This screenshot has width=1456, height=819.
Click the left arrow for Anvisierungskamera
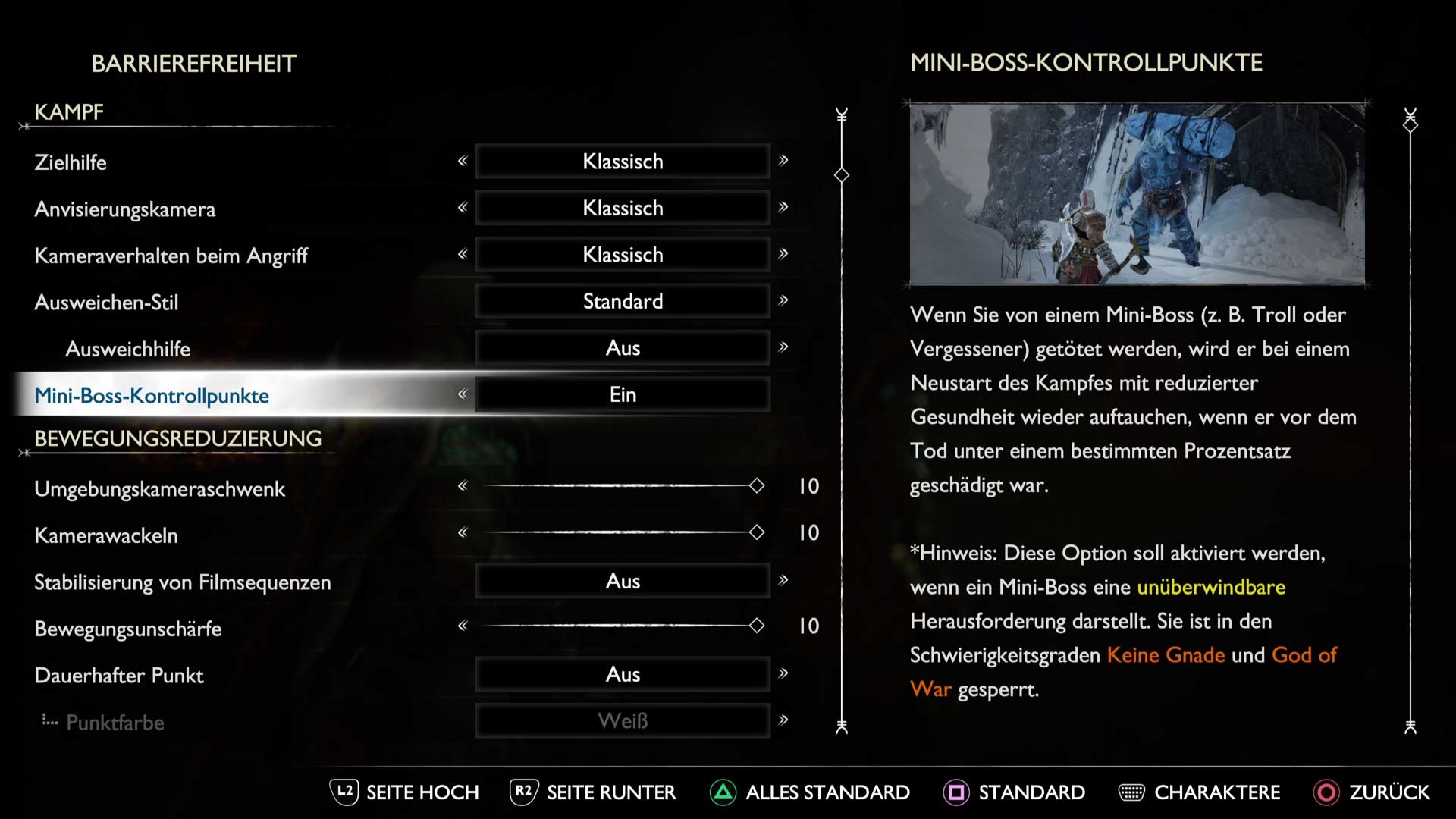pyautogui.click(x=463, y=208)
